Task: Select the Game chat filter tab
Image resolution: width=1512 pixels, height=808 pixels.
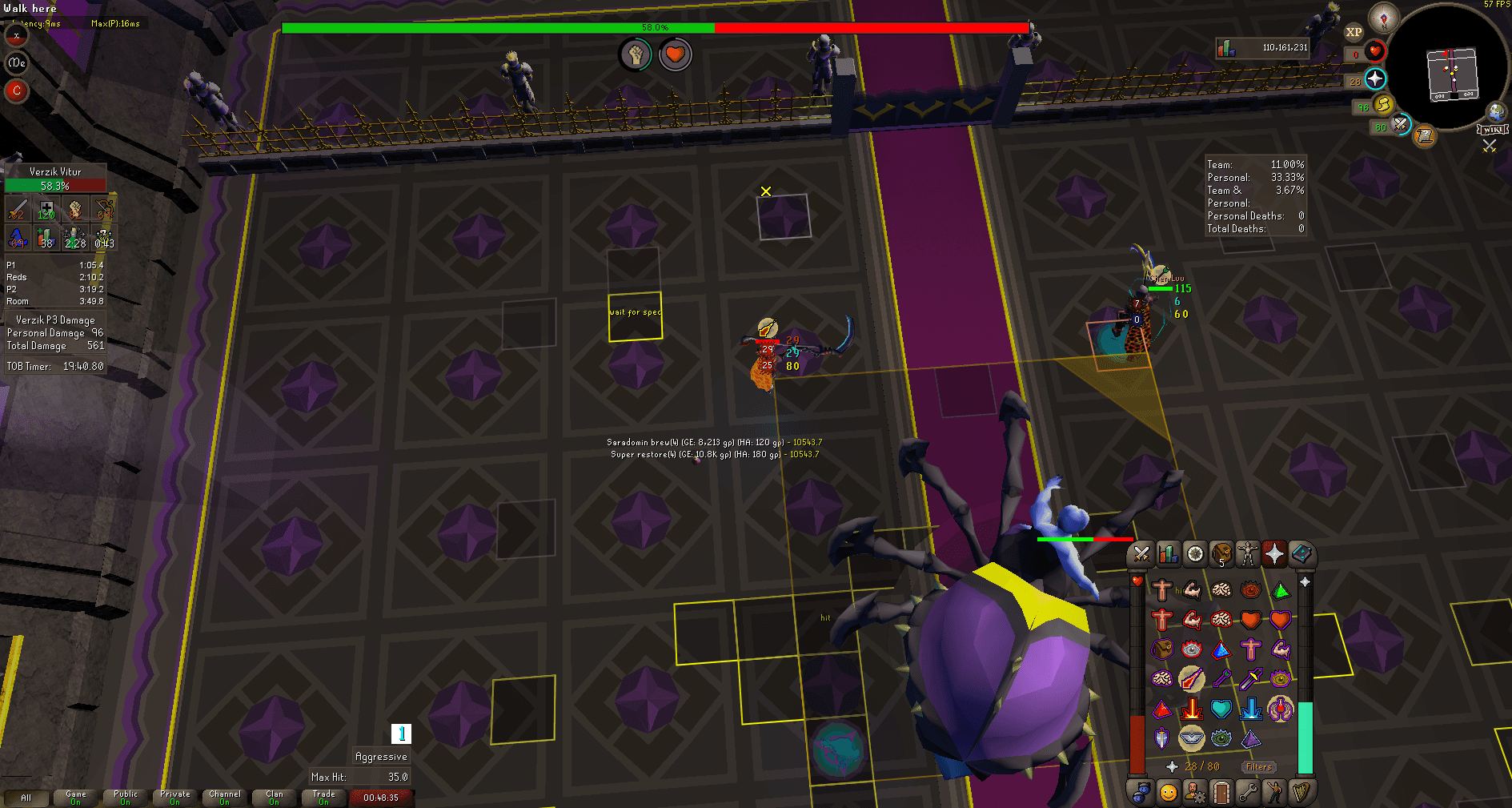Action: pyautogui.click(x=75, y=795)
